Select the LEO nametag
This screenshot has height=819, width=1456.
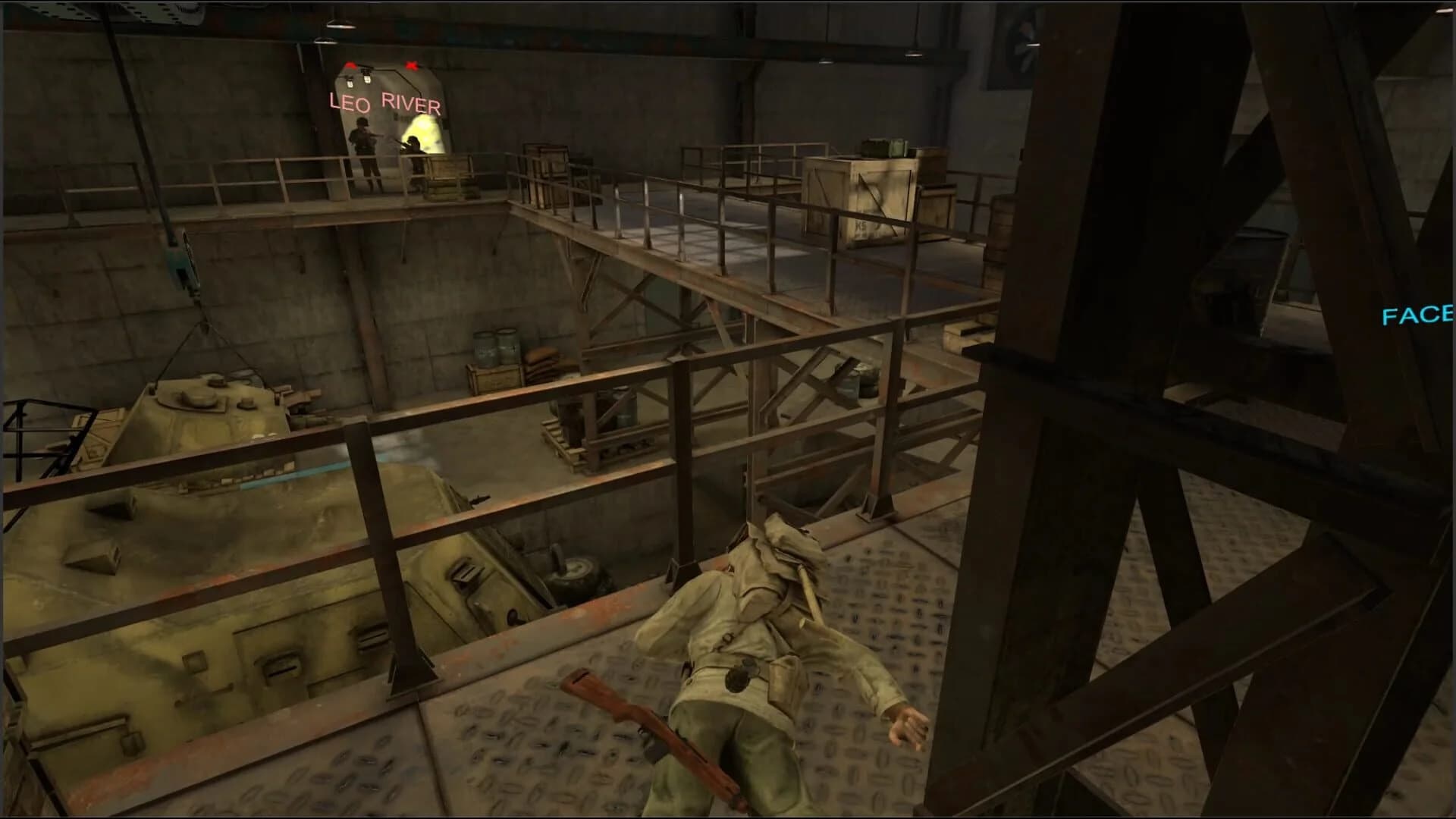coord(348,102)
